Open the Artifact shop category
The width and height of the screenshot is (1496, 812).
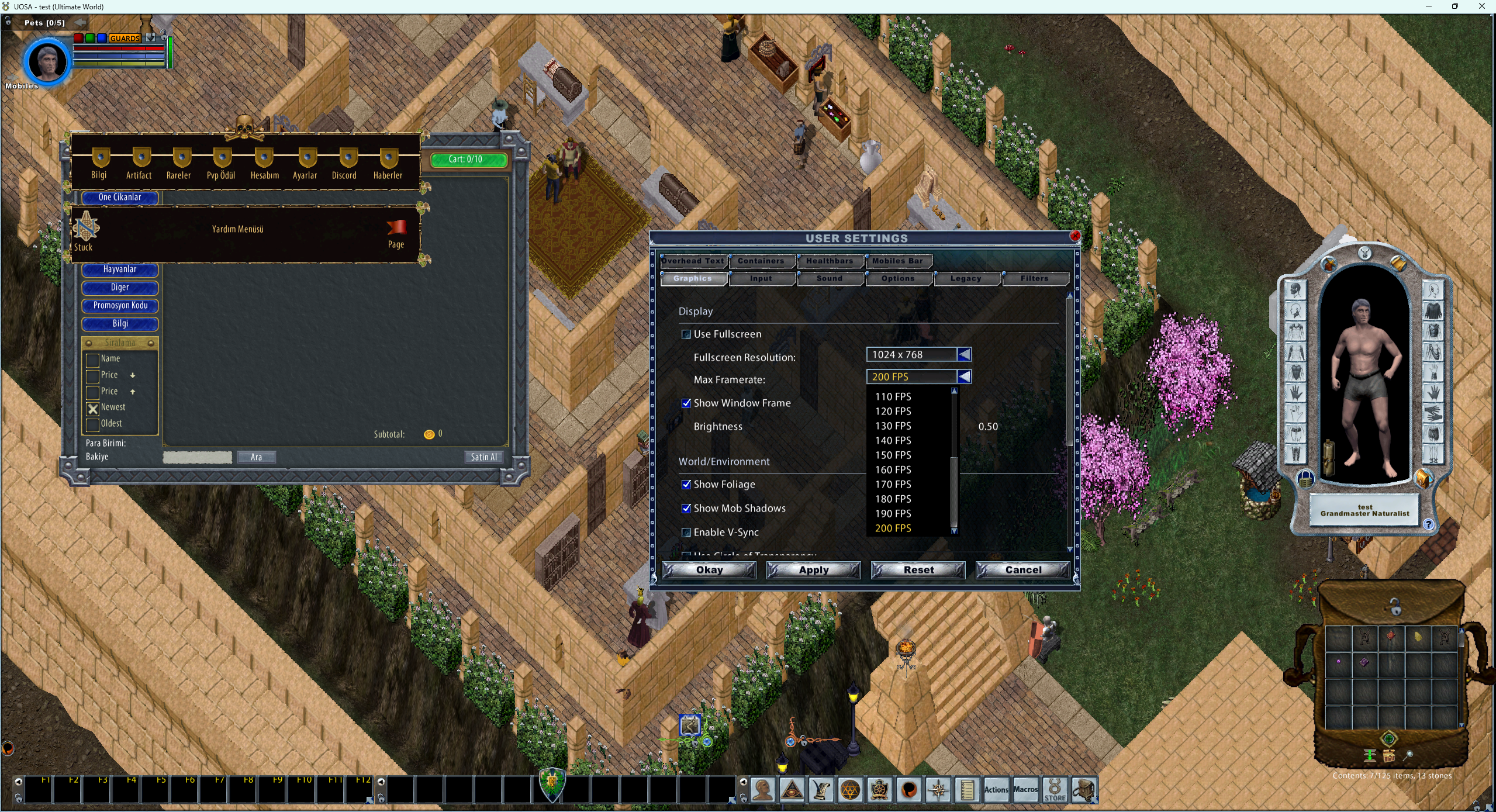(x=139, y=164)
